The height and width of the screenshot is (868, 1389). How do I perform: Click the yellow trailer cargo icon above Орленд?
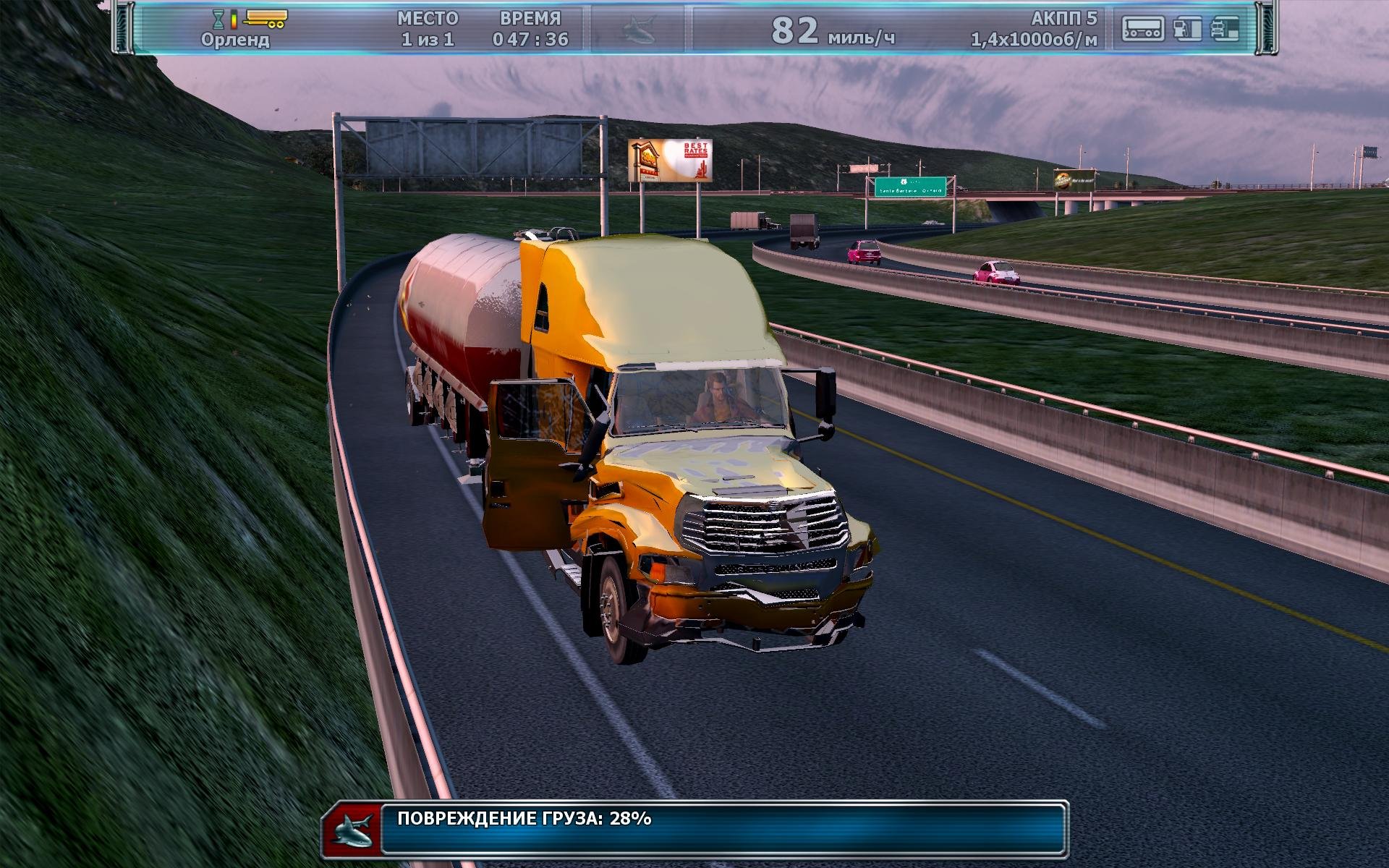pyautogui.click(x=266, y=17)
